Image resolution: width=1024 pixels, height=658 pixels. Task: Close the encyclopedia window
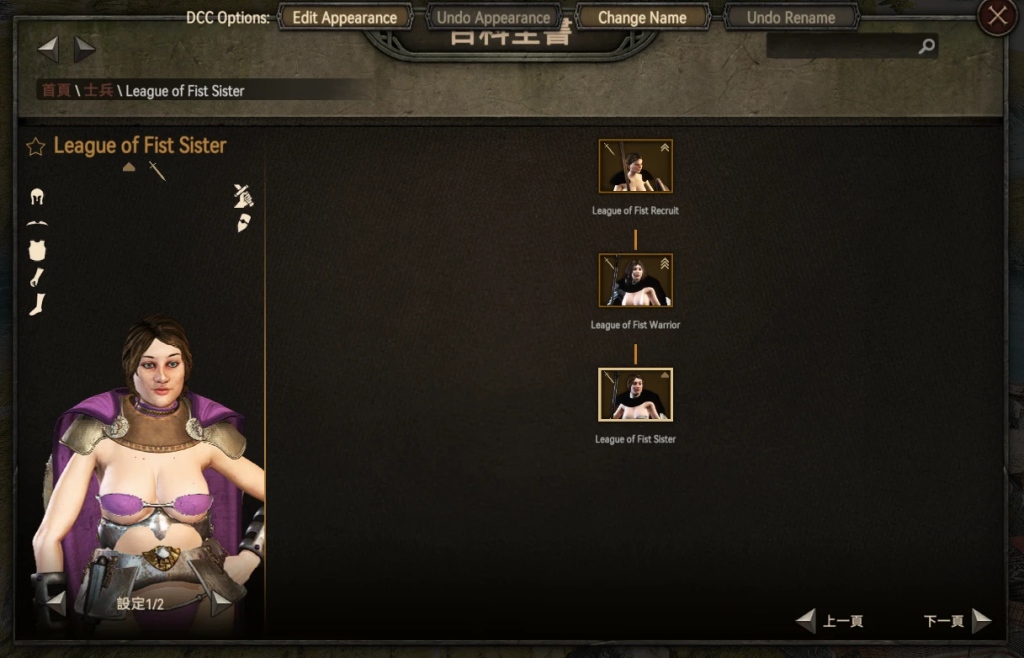pyautogui.click(x=996, y=17)
